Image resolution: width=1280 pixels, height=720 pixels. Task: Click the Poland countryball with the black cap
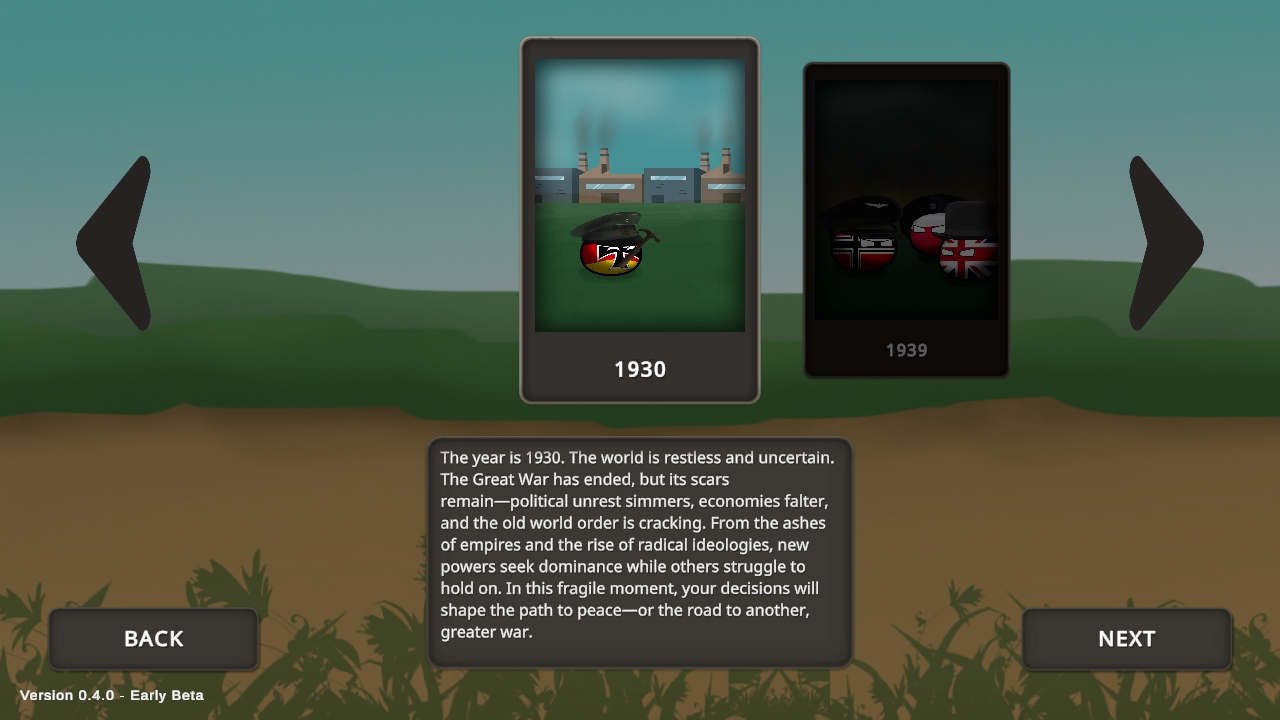click(x=925, y=232)
